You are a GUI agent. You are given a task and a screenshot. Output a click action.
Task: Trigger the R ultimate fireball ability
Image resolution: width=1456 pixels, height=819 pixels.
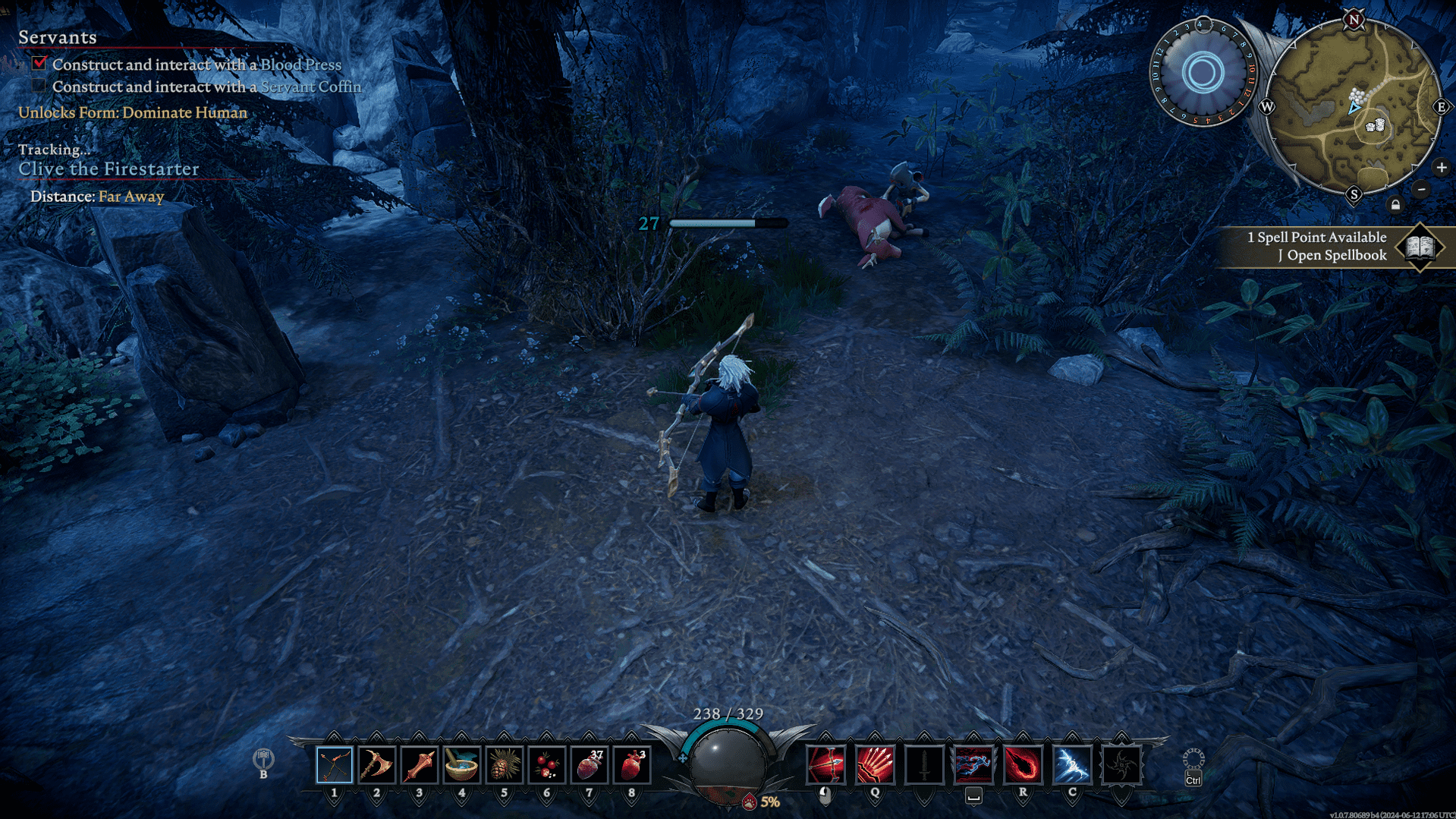click(1025, 764)
